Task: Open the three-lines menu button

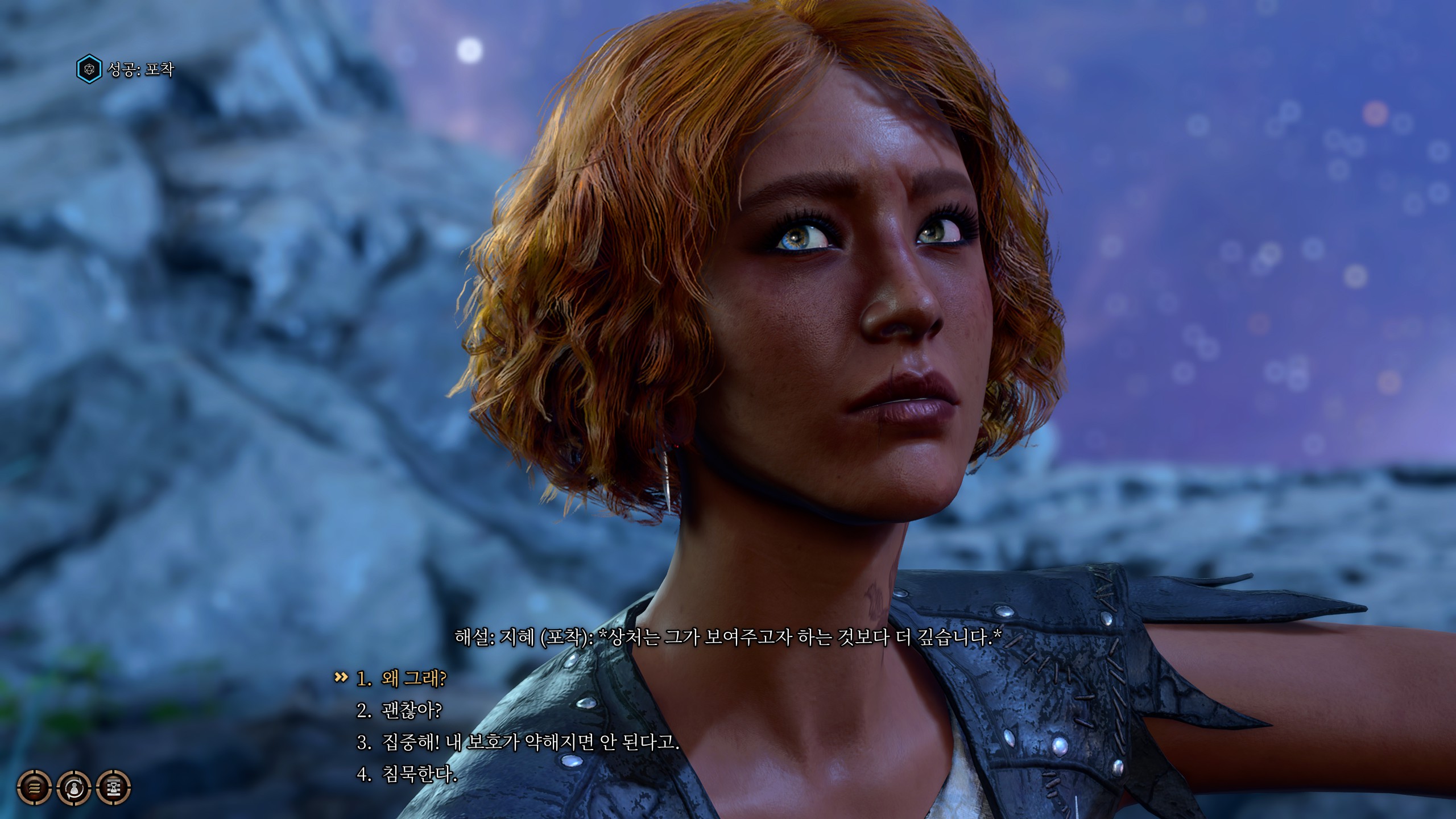Action: 35,788
